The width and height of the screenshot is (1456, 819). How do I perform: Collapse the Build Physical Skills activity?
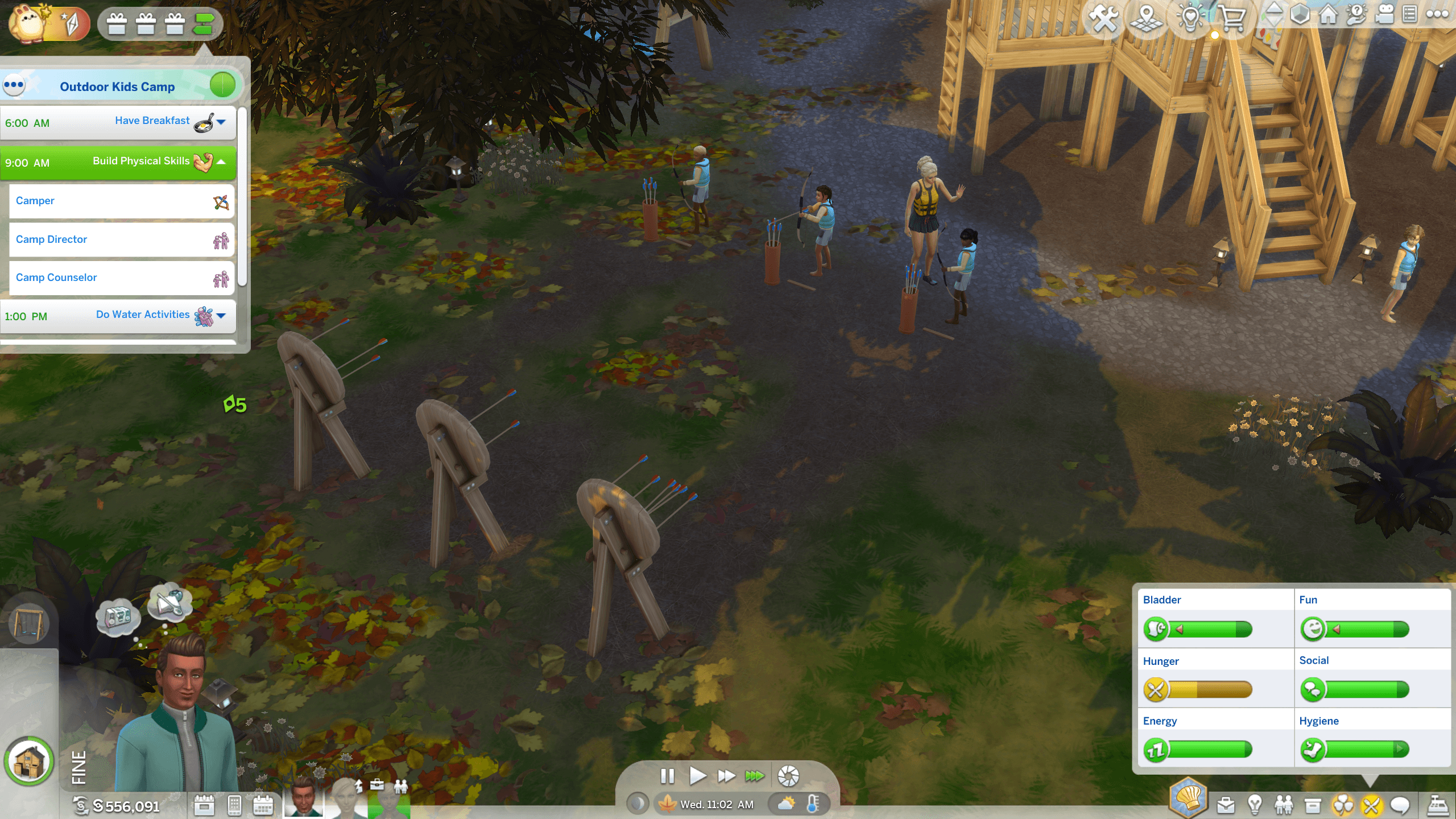[x=221, y=162]
